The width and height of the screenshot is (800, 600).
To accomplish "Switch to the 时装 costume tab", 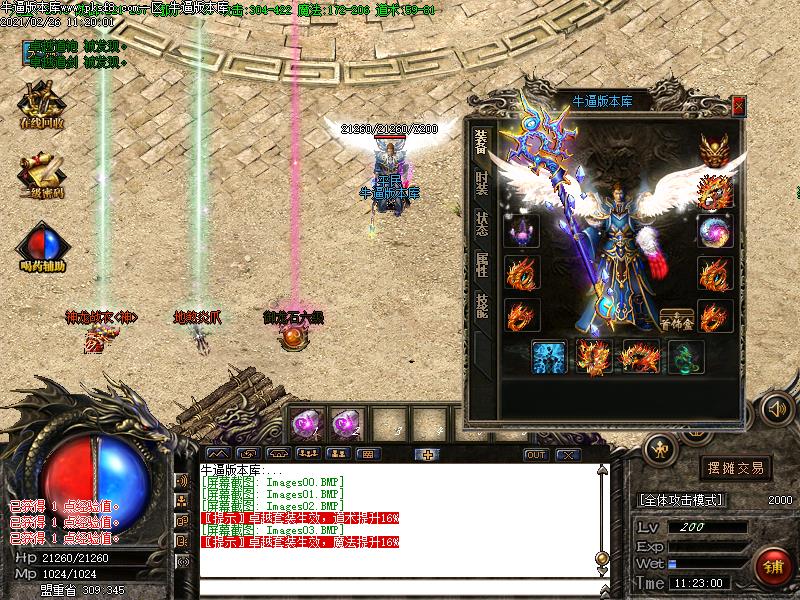I will [482, 183].
